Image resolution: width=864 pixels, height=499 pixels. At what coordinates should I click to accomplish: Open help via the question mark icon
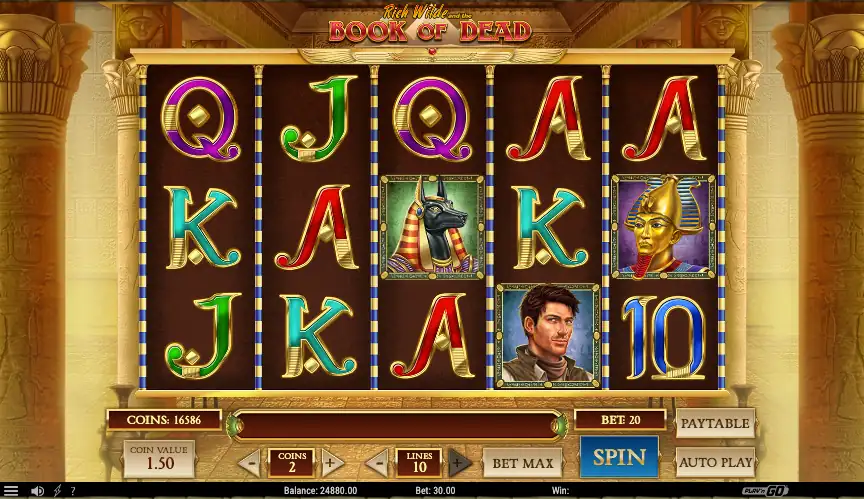(x=72, y=491)
